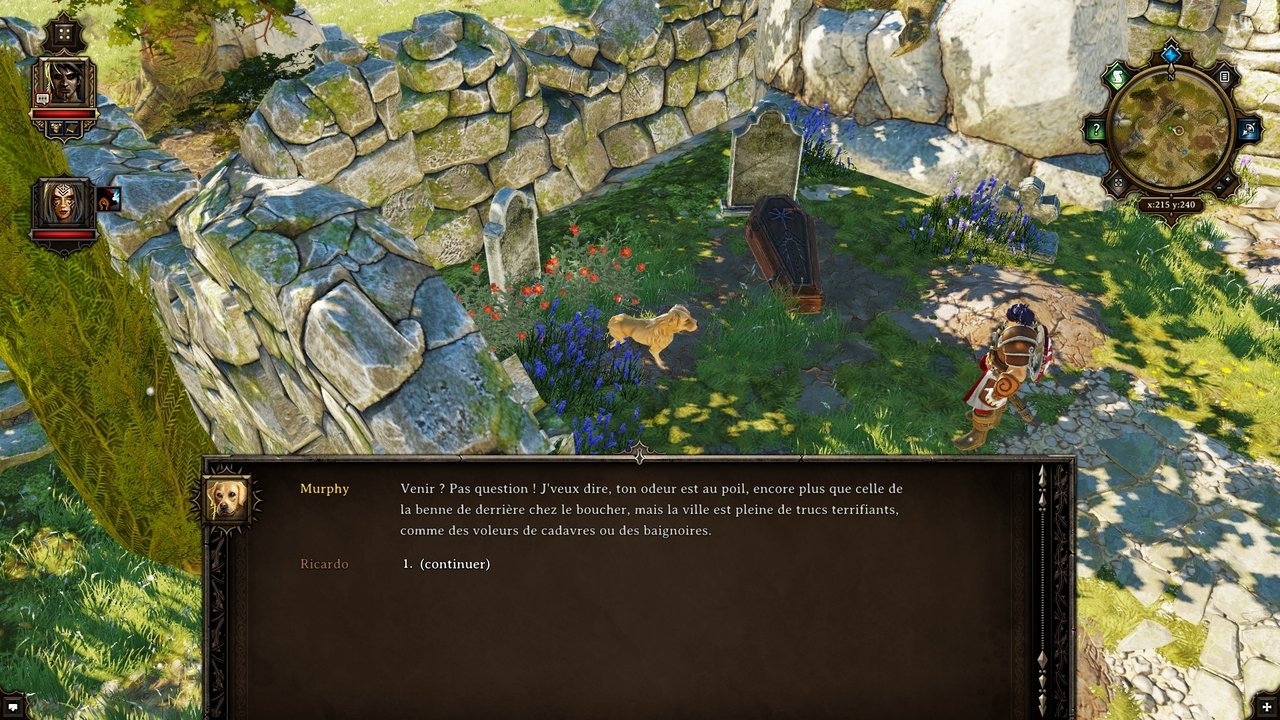Open the blue waypoint travel icon on minimap
This screenshot has height=720, width=1280.
(x=1248, y=129)
